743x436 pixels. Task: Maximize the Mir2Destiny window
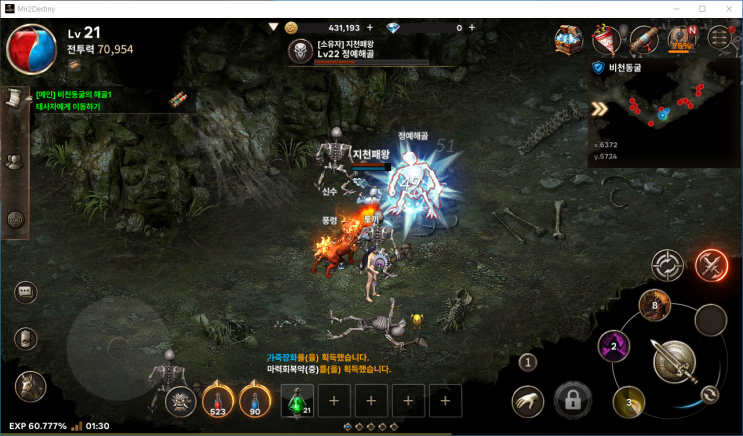(x=702, y=8)
